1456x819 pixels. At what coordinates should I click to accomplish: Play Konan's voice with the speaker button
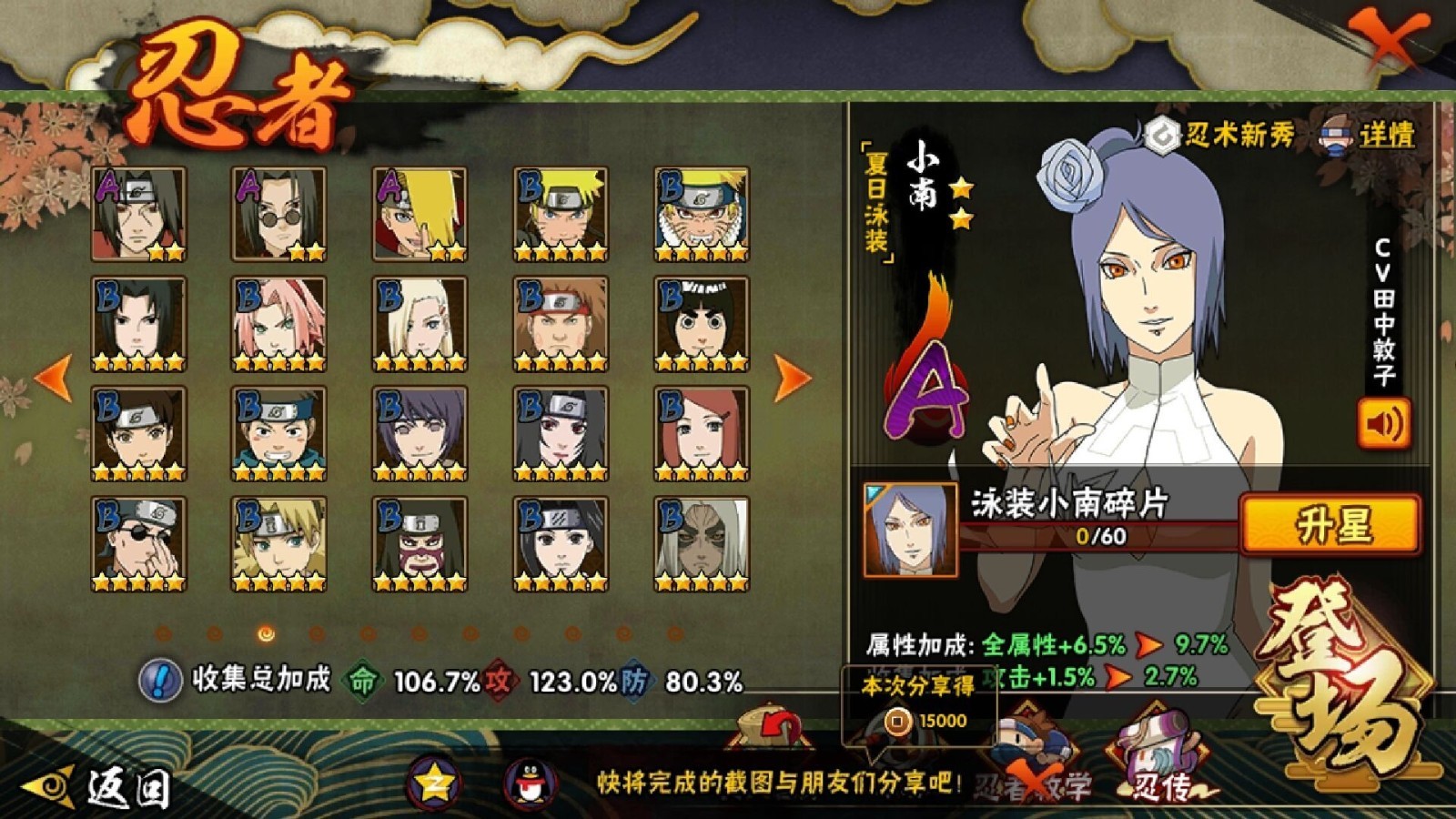(1383, 423)
